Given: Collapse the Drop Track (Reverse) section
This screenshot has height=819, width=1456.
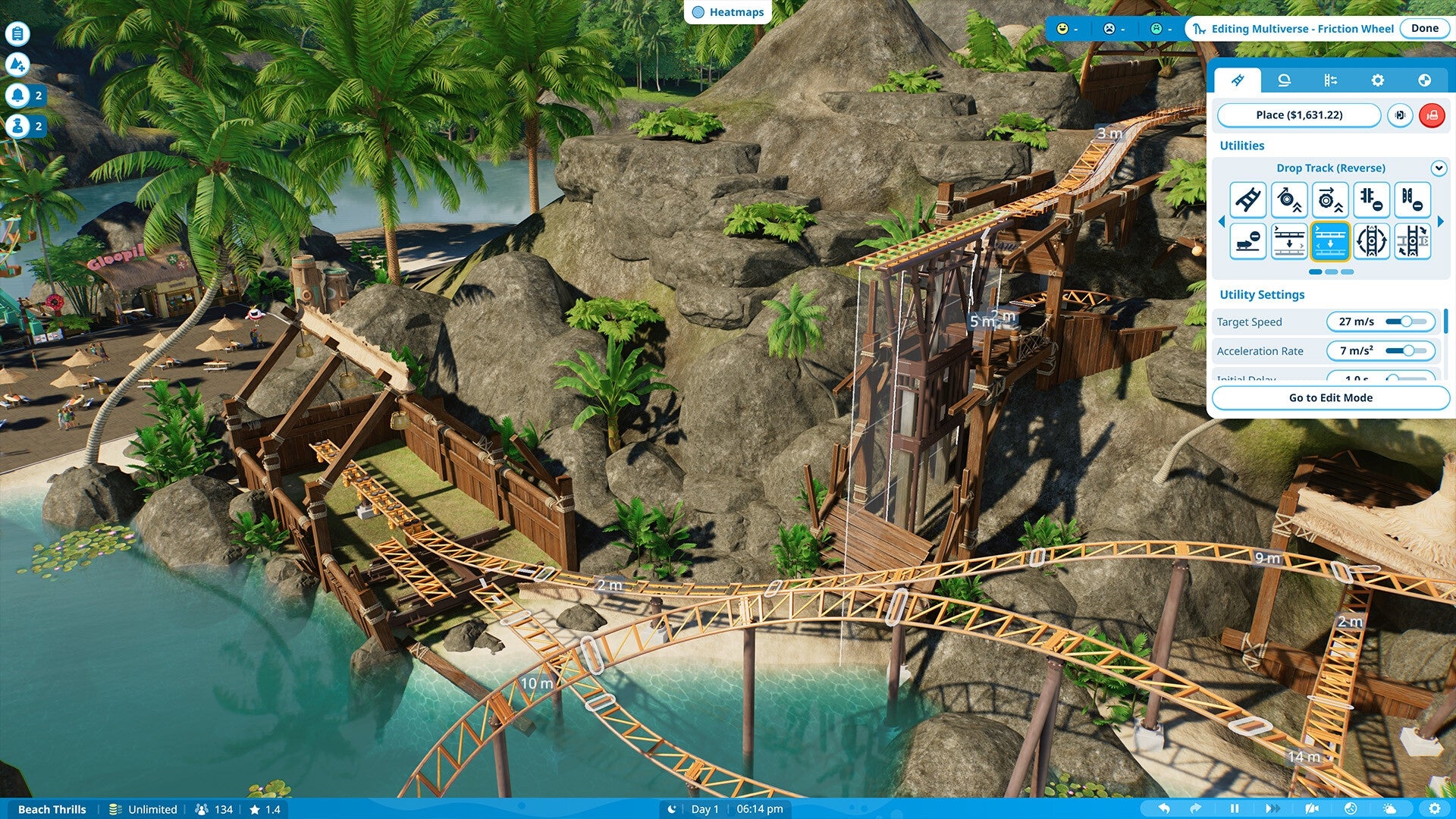Looking at the screenshot, I should [x=1439, y=168].
